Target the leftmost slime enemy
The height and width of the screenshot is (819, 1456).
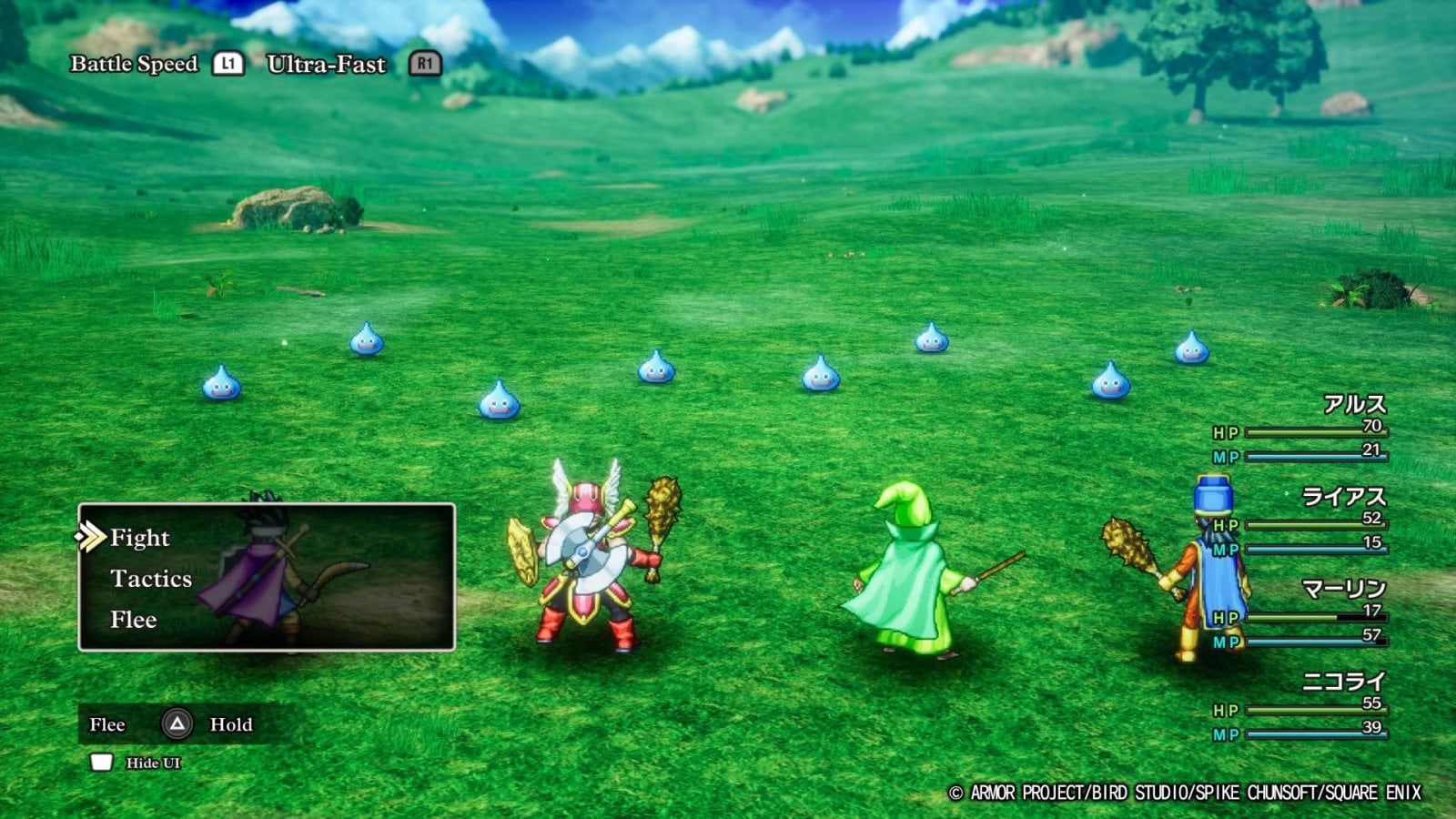[219, 386]
